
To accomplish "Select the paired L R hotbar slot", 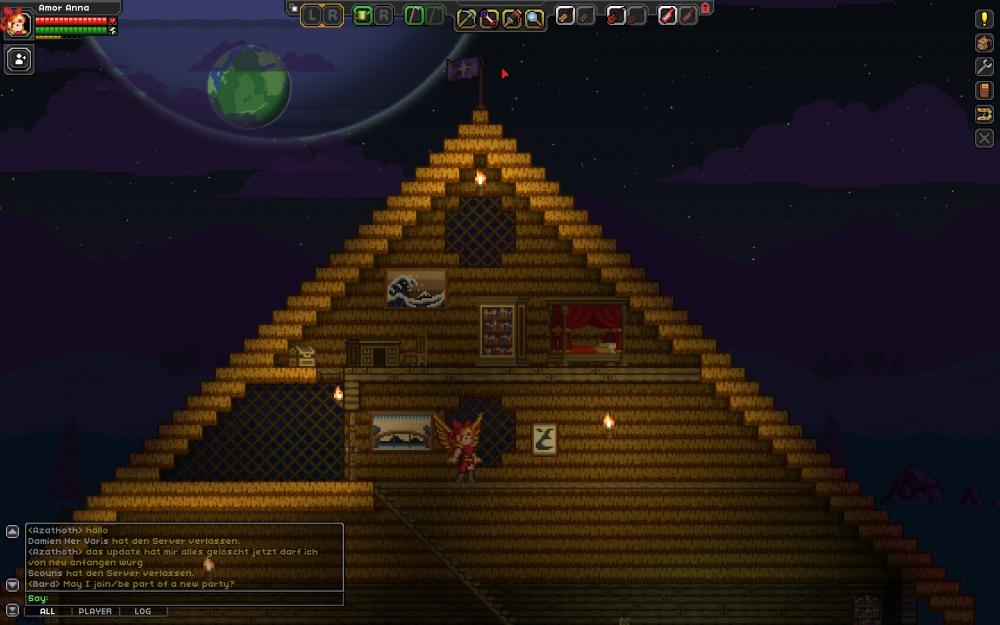I will point(322,15).
